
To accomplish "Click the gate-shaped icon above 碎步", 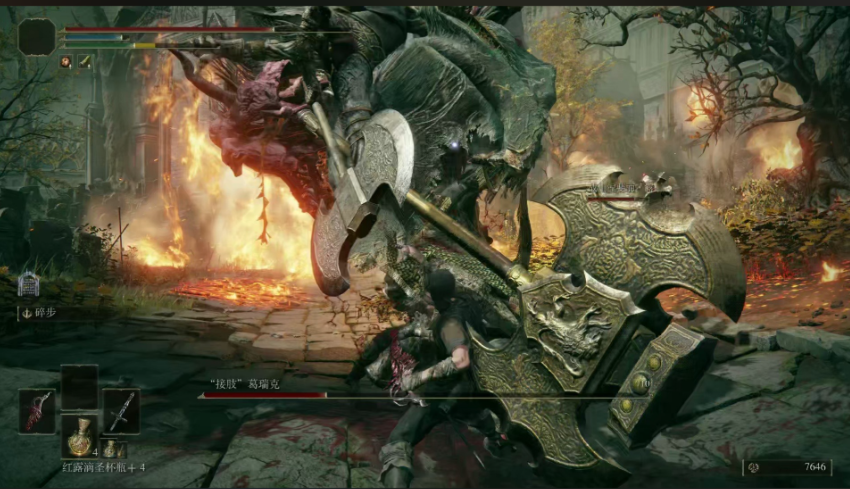I will 28,285.
